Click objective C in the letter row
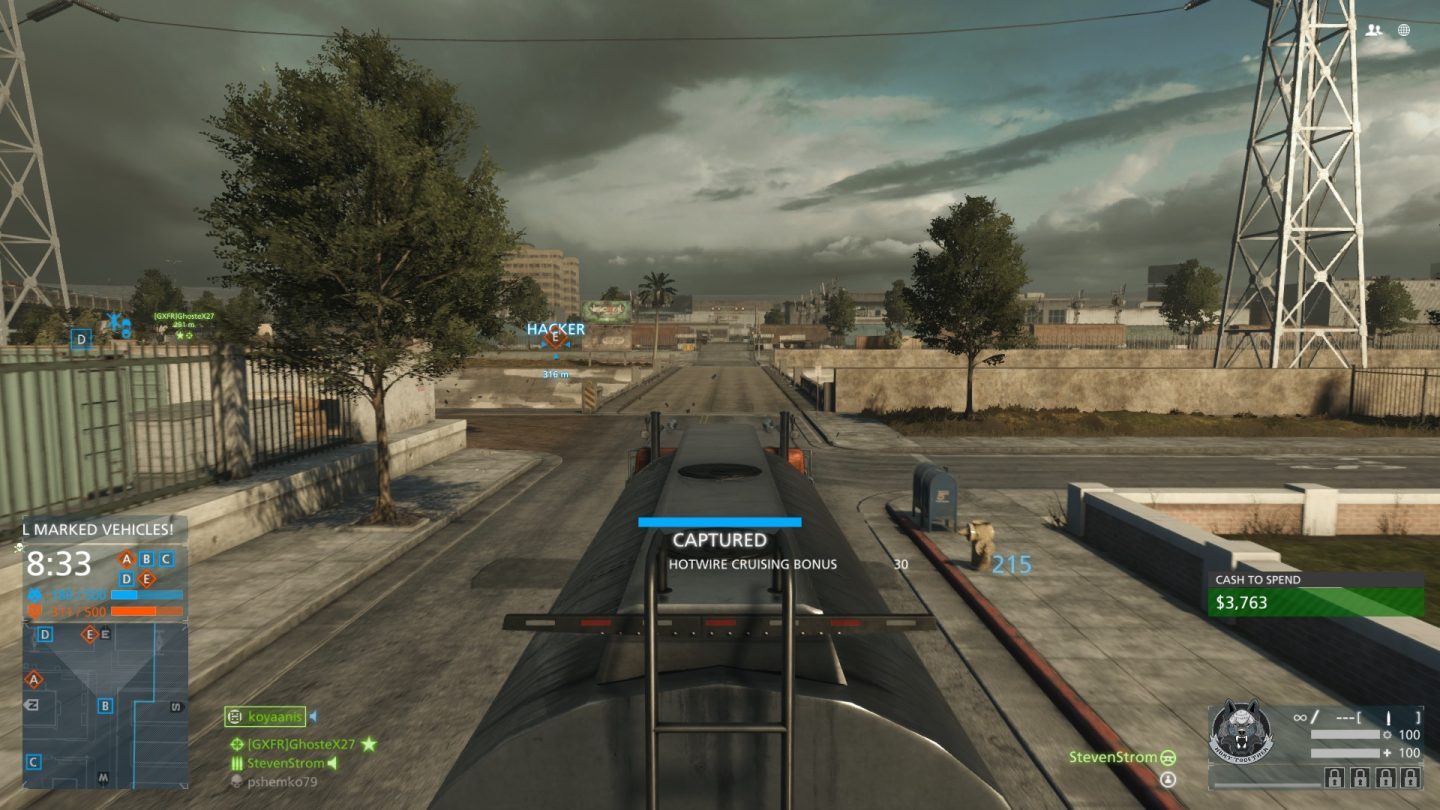The image size is (1440, 810). 166,559
